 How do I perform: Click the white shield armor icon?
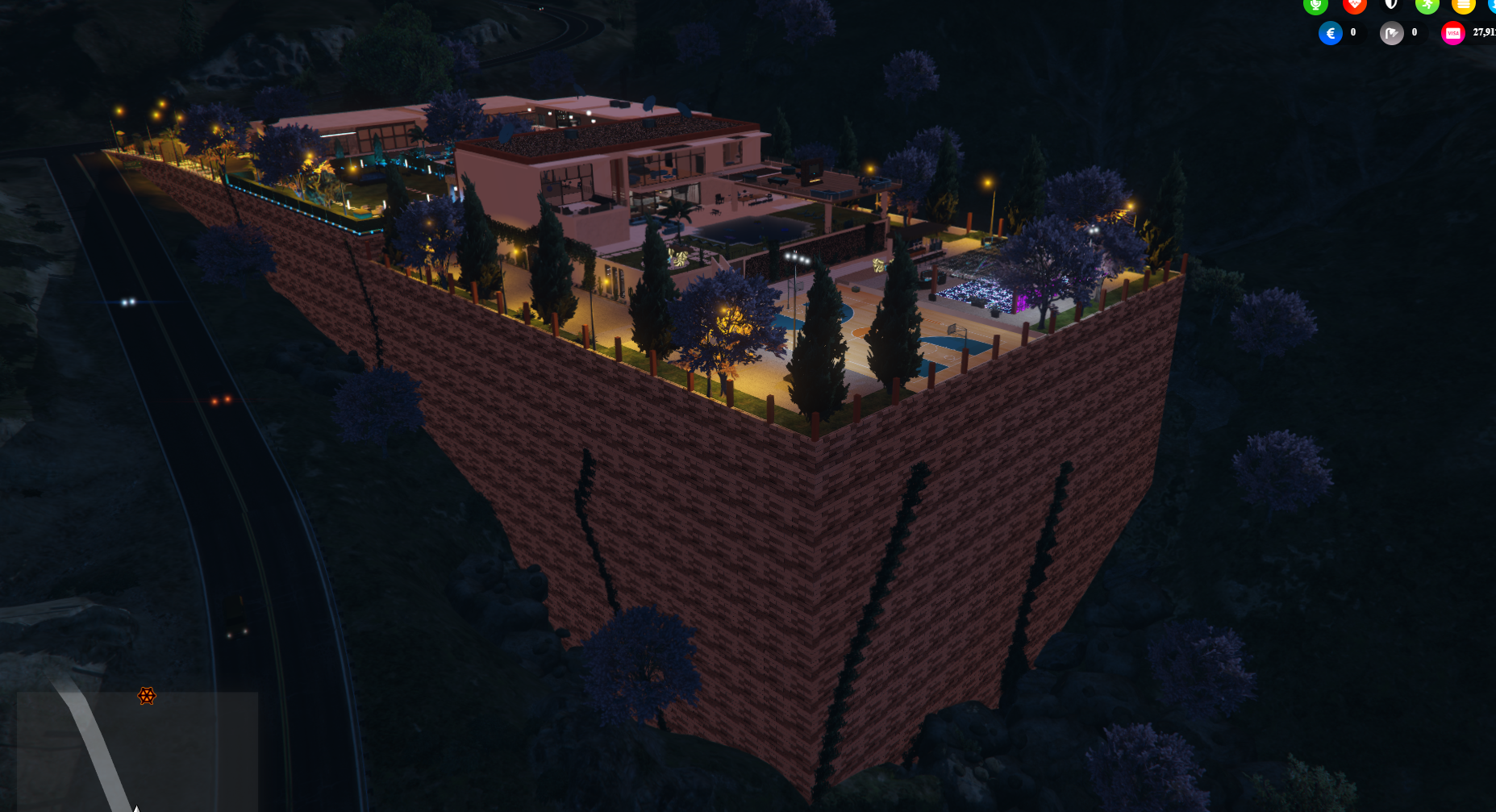(x=1391, y=5)
